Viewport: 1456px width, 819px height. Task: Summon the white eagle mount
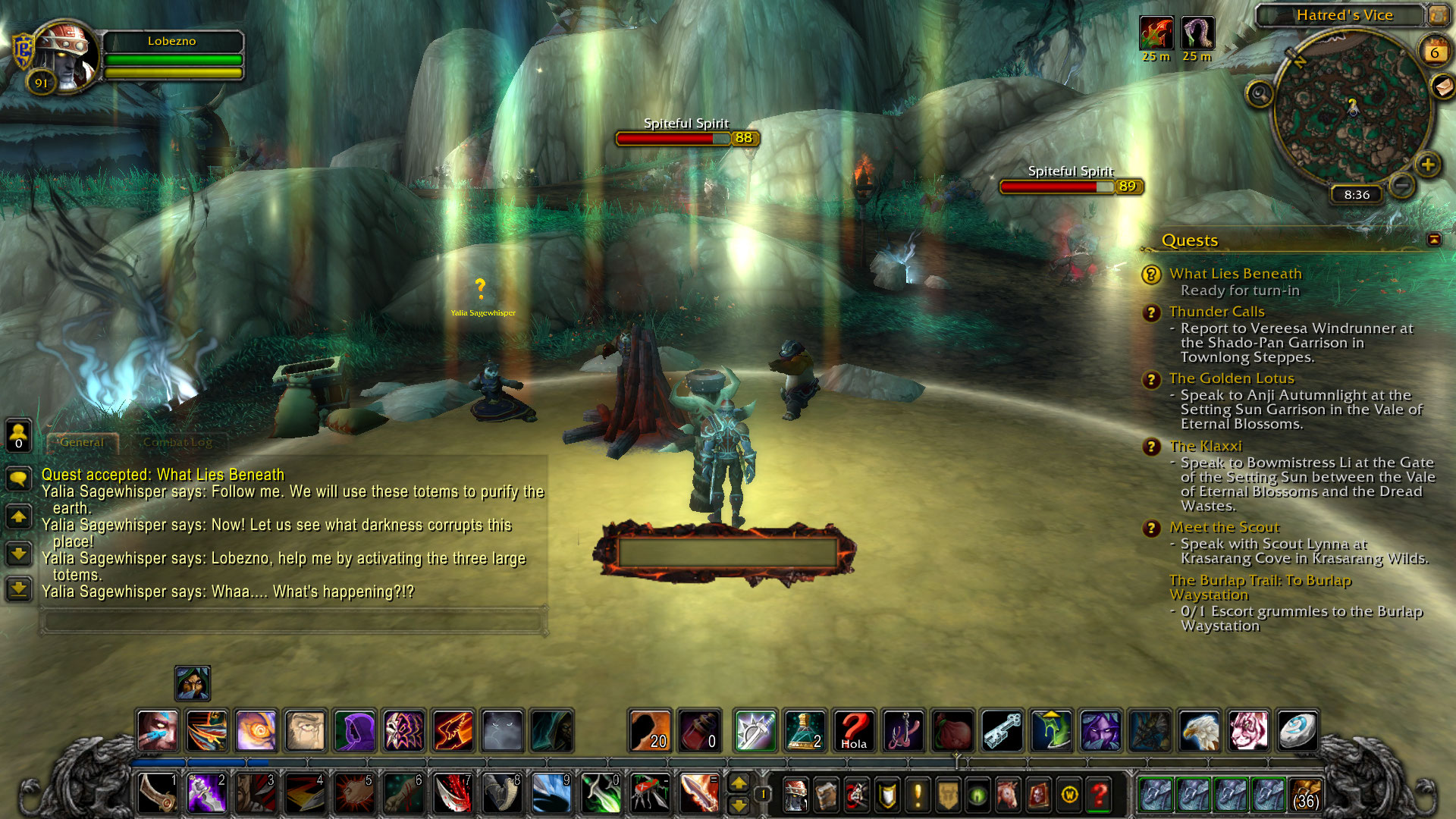click(x=1199, y=731)
